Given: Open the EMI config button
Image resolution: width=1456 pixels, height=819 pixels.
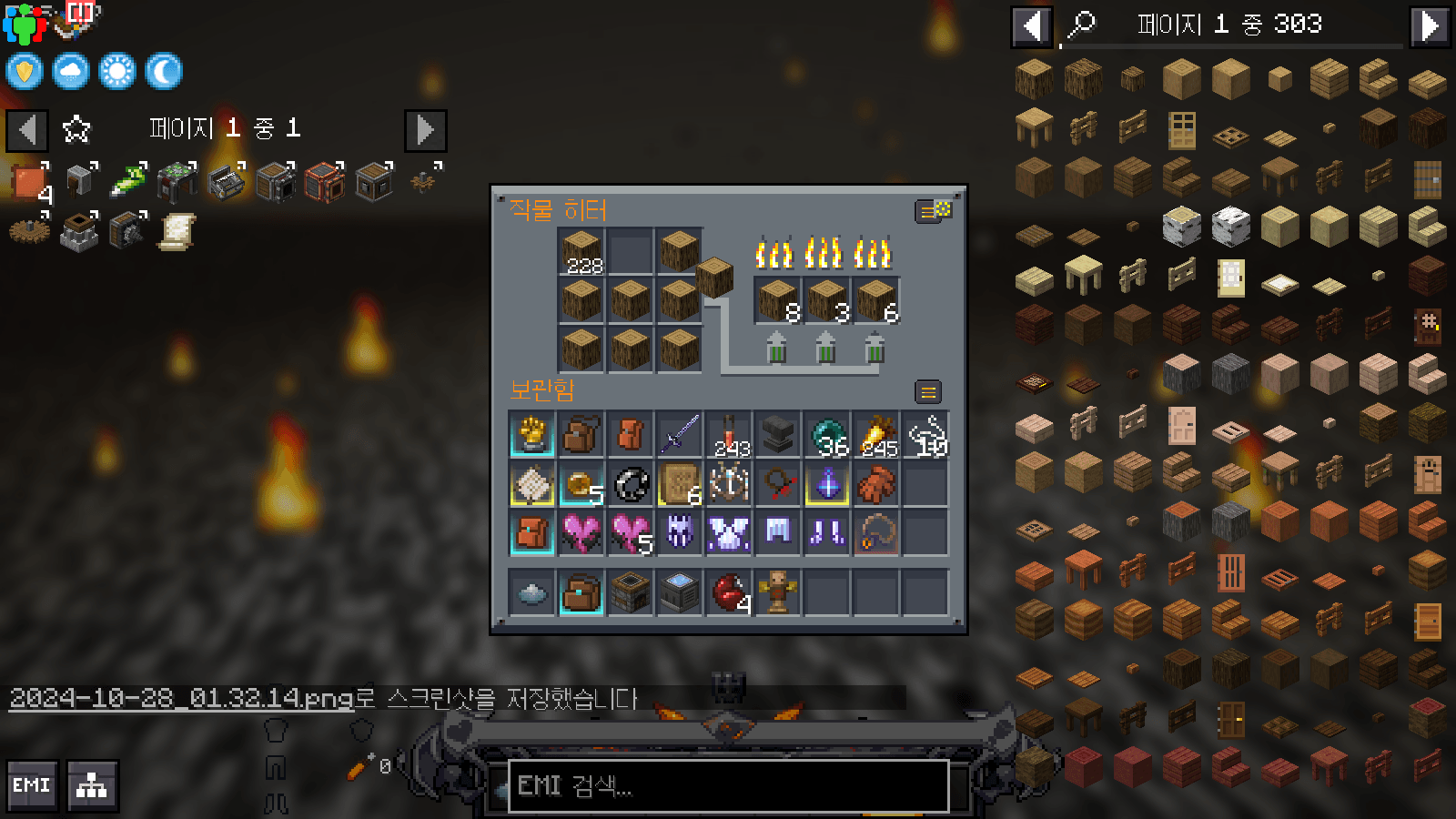Looking at the screenshot, I should click(x=32, y=785).
